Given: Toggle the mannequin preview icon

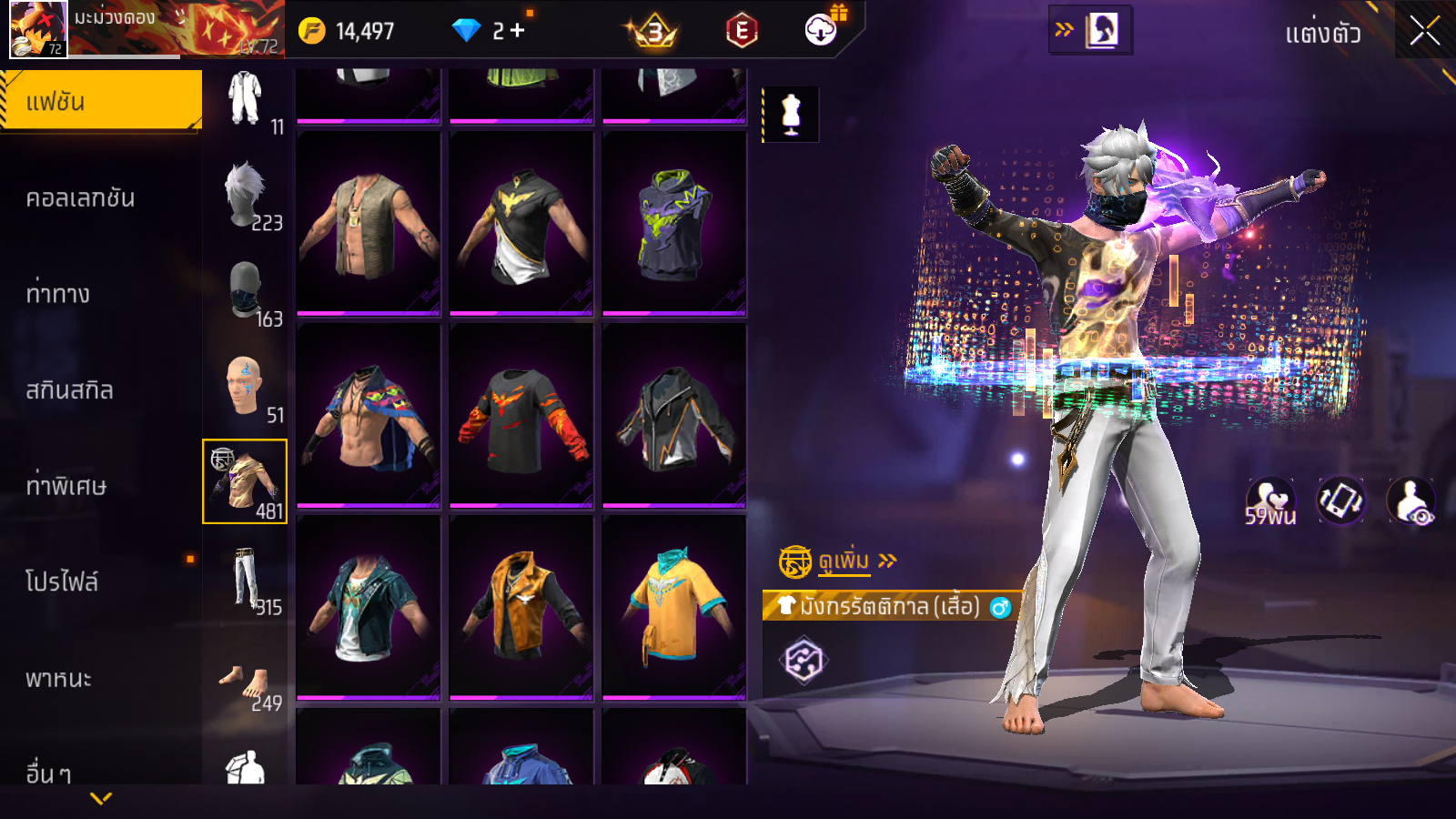Looking at the screenshot, I should click(791, 115).
